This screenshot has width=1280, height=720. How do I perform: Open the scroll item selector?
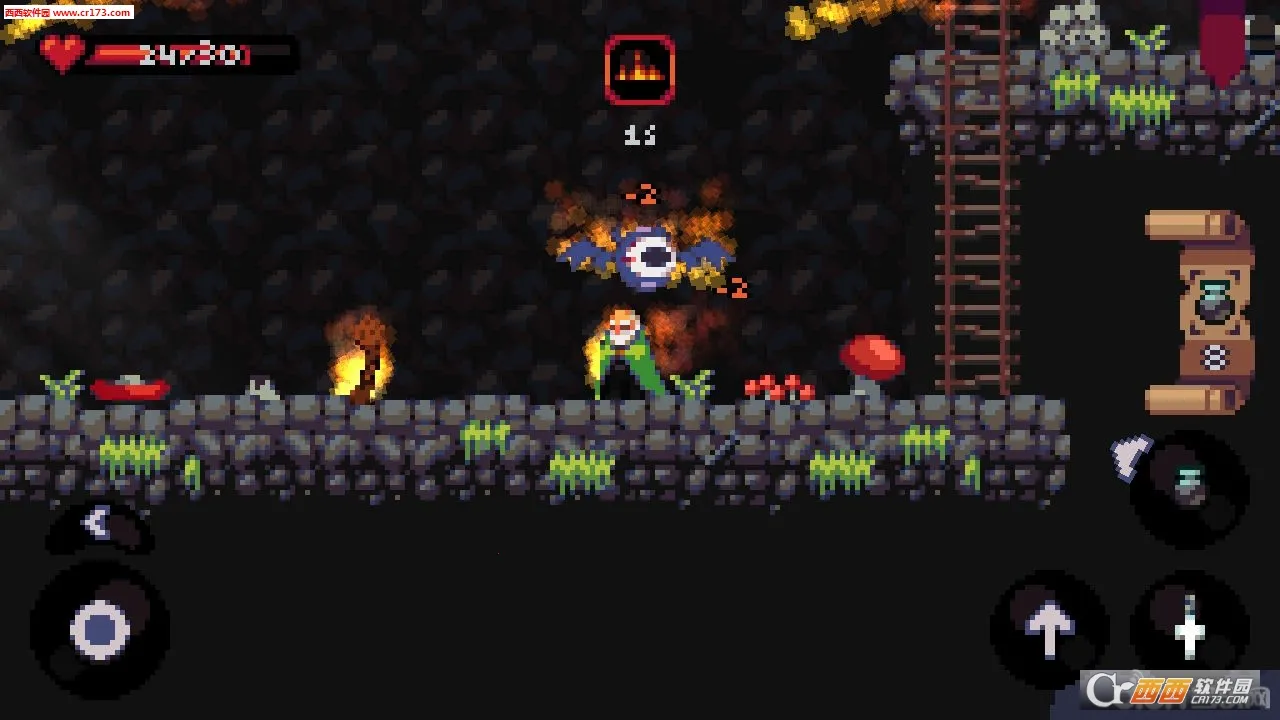click(x=1202, y=312)
